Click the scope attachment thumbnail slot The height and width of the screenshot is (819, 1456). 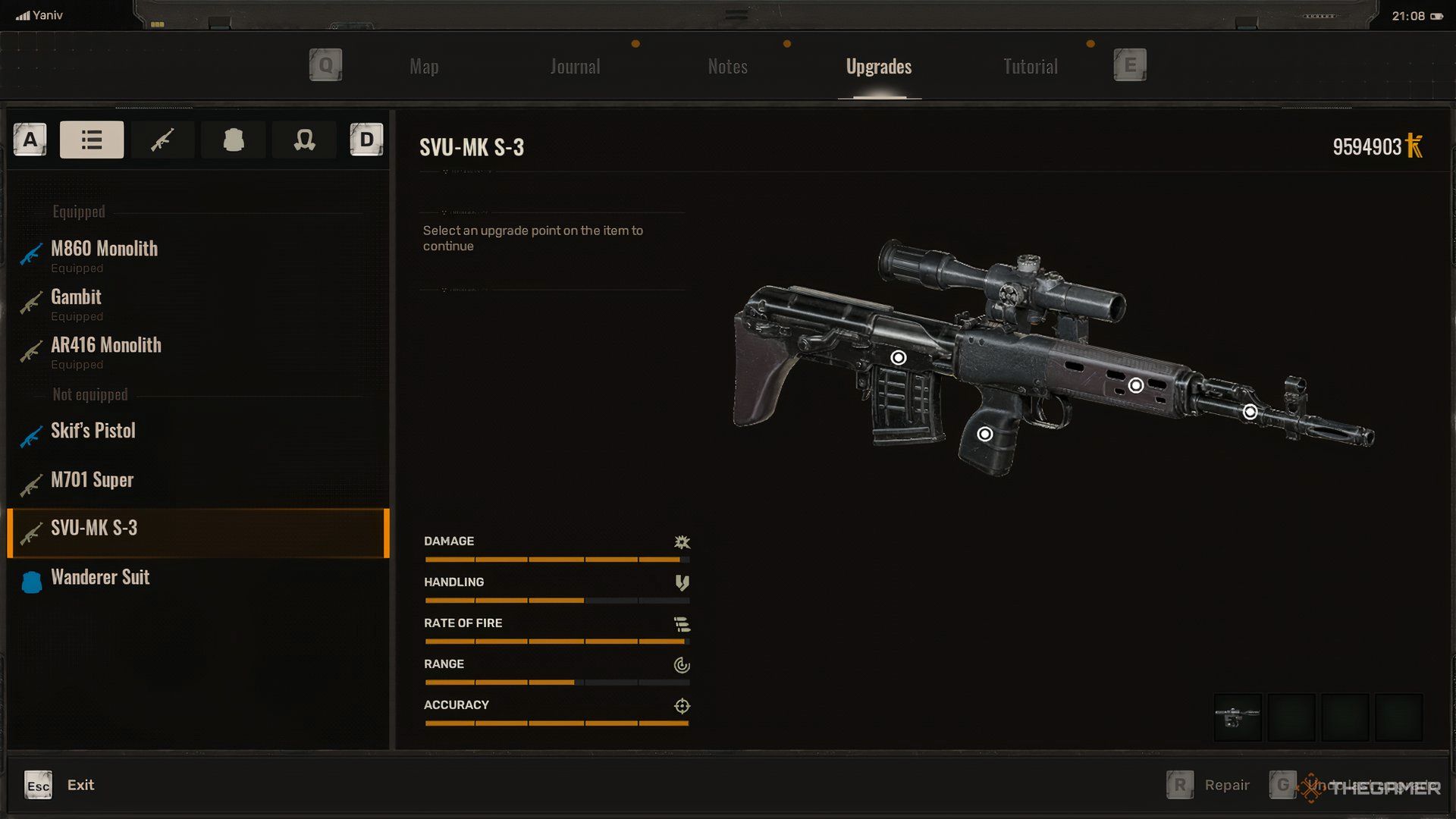(x=1238, y=717)
